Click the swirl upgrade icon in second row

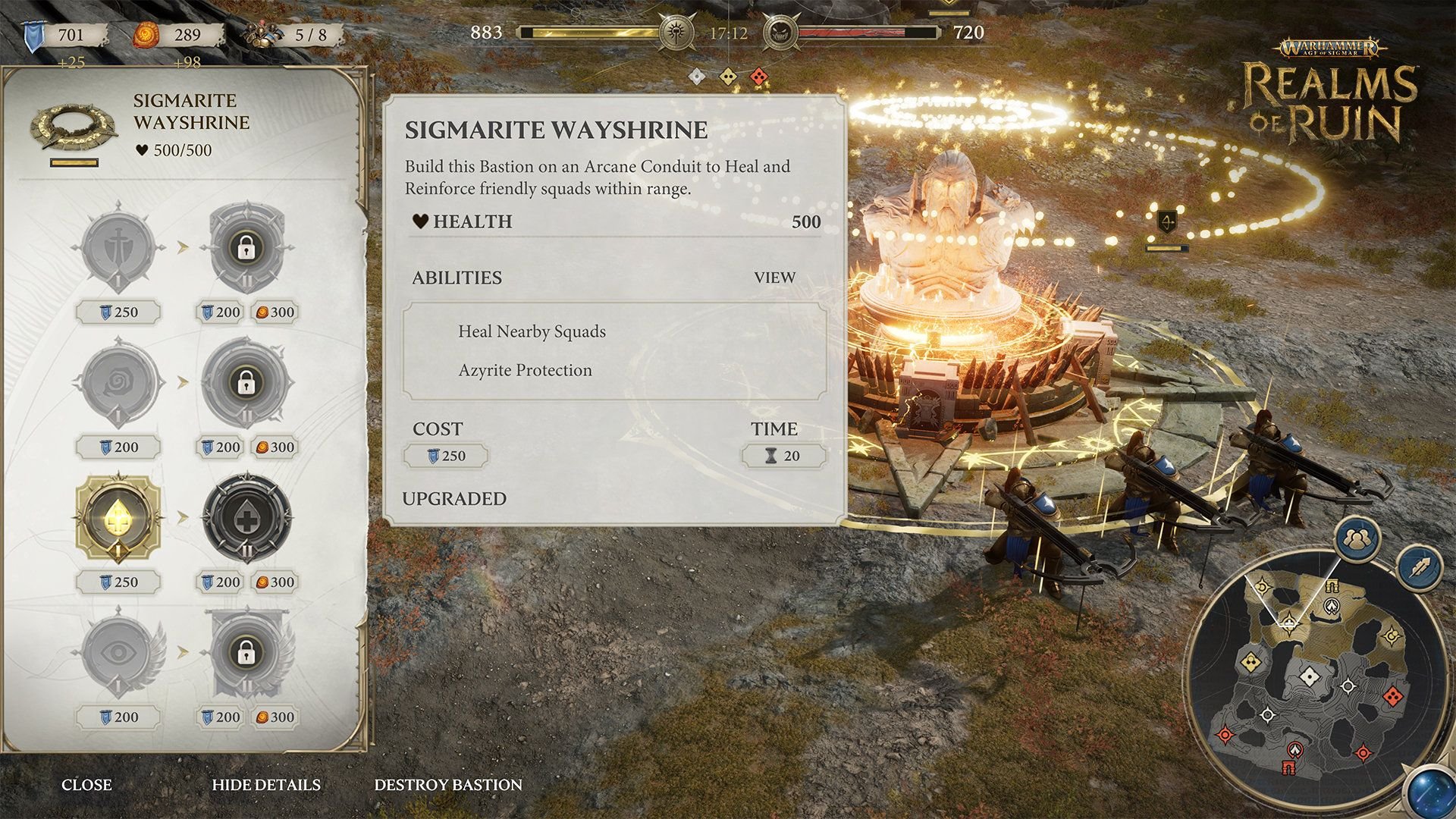pos(118,383)
